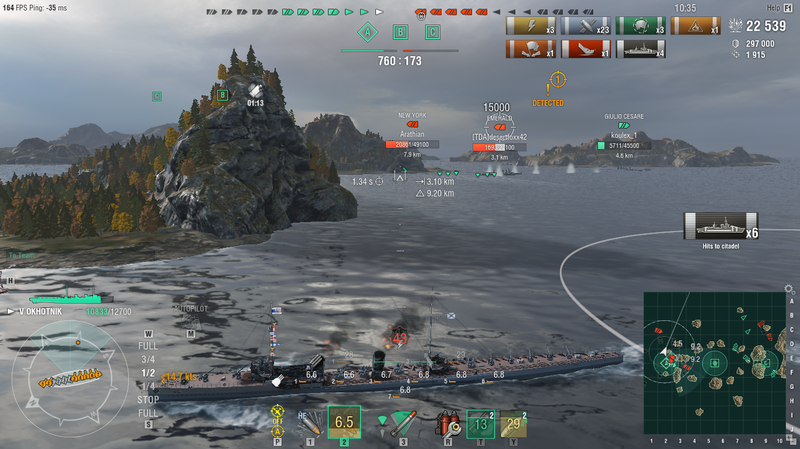Activate the green consumable showing 13
Viewport: 800px width, 449px height.
[481, 424]
